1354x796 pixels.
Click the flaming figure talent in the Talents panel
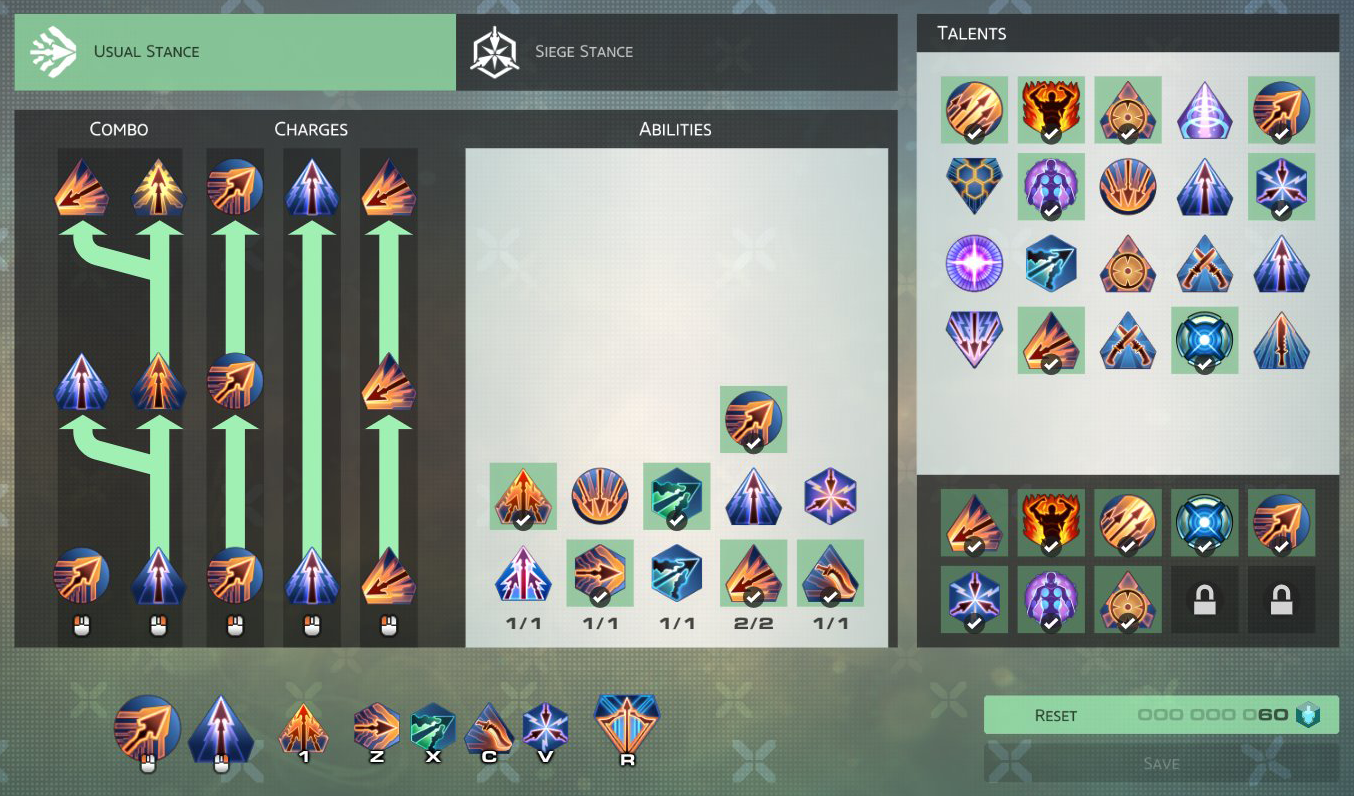click(1051, 110)
